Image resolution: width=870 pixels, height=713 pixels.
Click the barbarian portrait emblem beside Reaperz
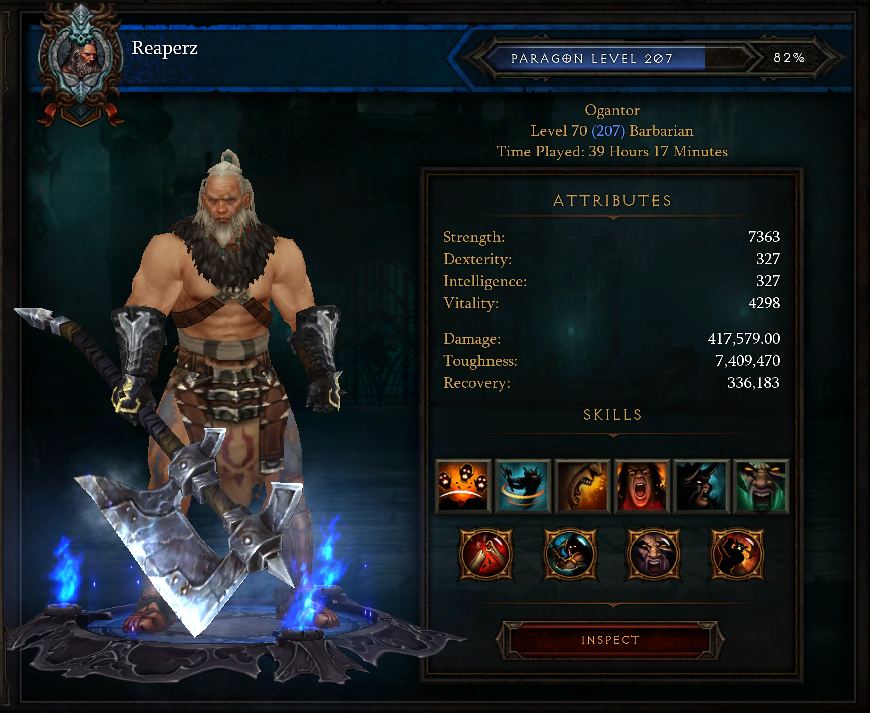(79, 58)
